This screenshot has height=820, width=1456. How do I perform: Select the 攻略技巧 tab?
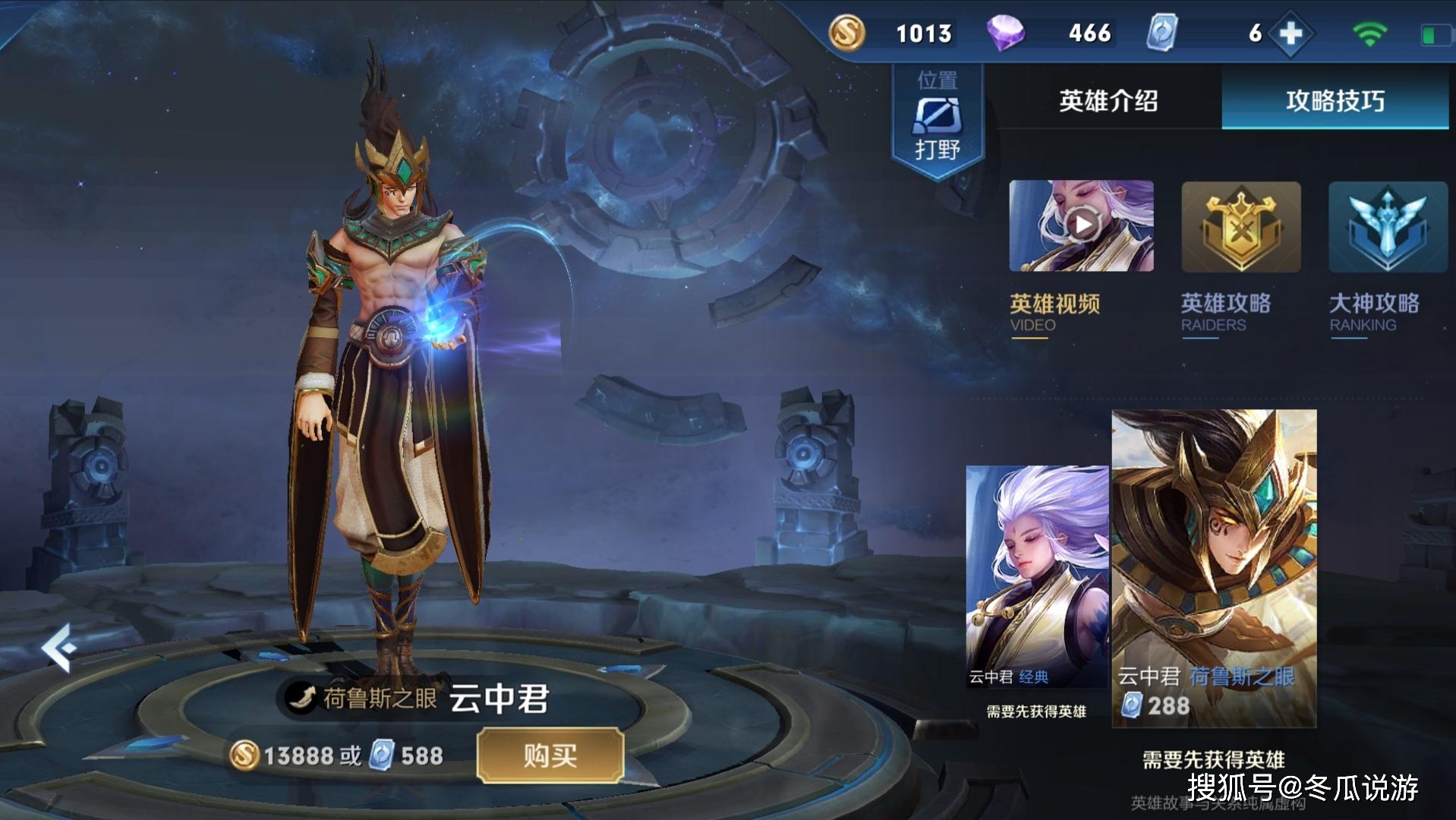(x=1335, y=101)
